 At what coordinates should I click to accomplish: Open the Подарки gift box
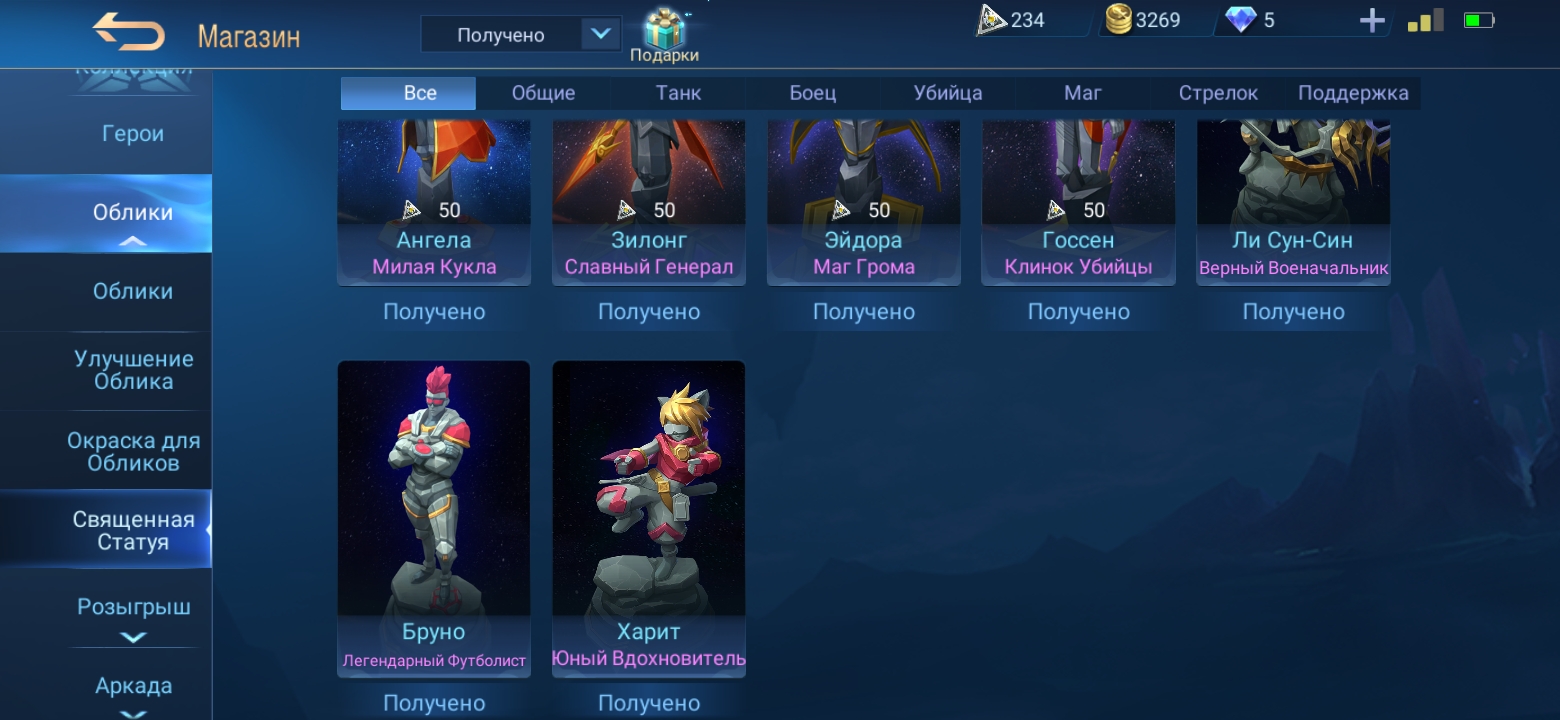(x=663, y=35)
